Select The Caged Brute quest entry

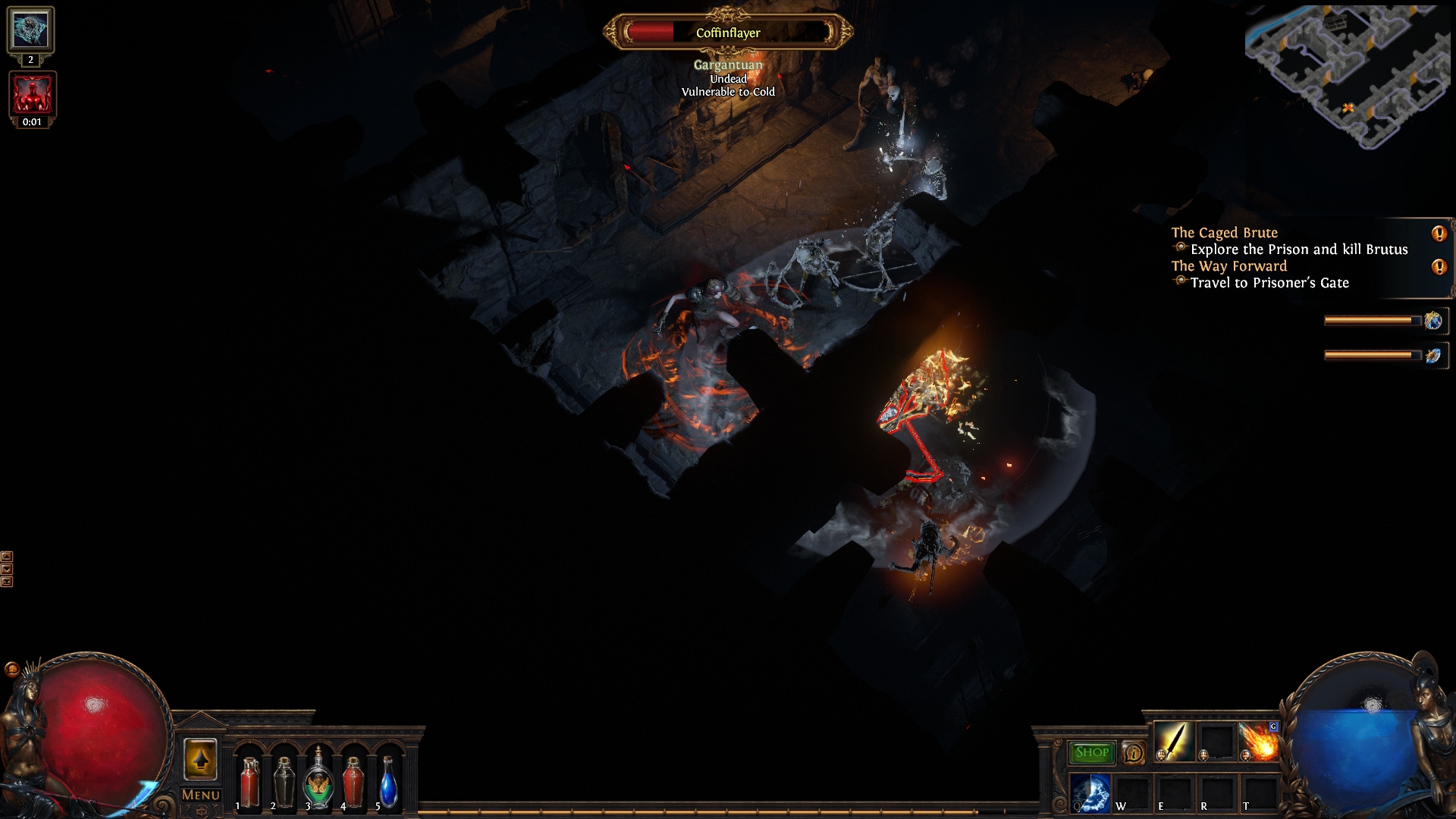tap(1224, 233)
